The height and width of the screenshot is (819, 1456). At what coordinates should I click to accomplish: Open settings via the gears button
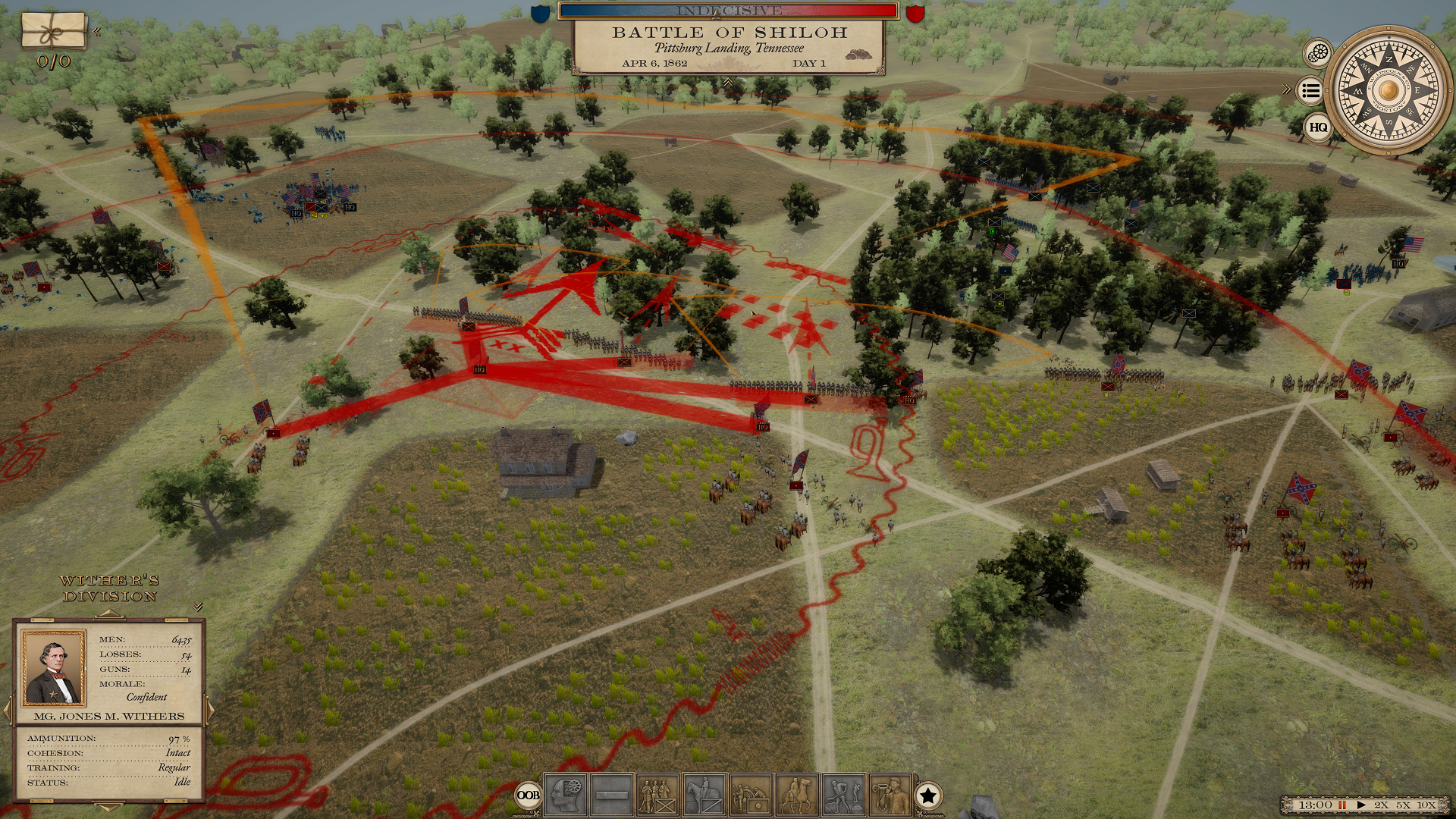click(x=1319, y=53)
